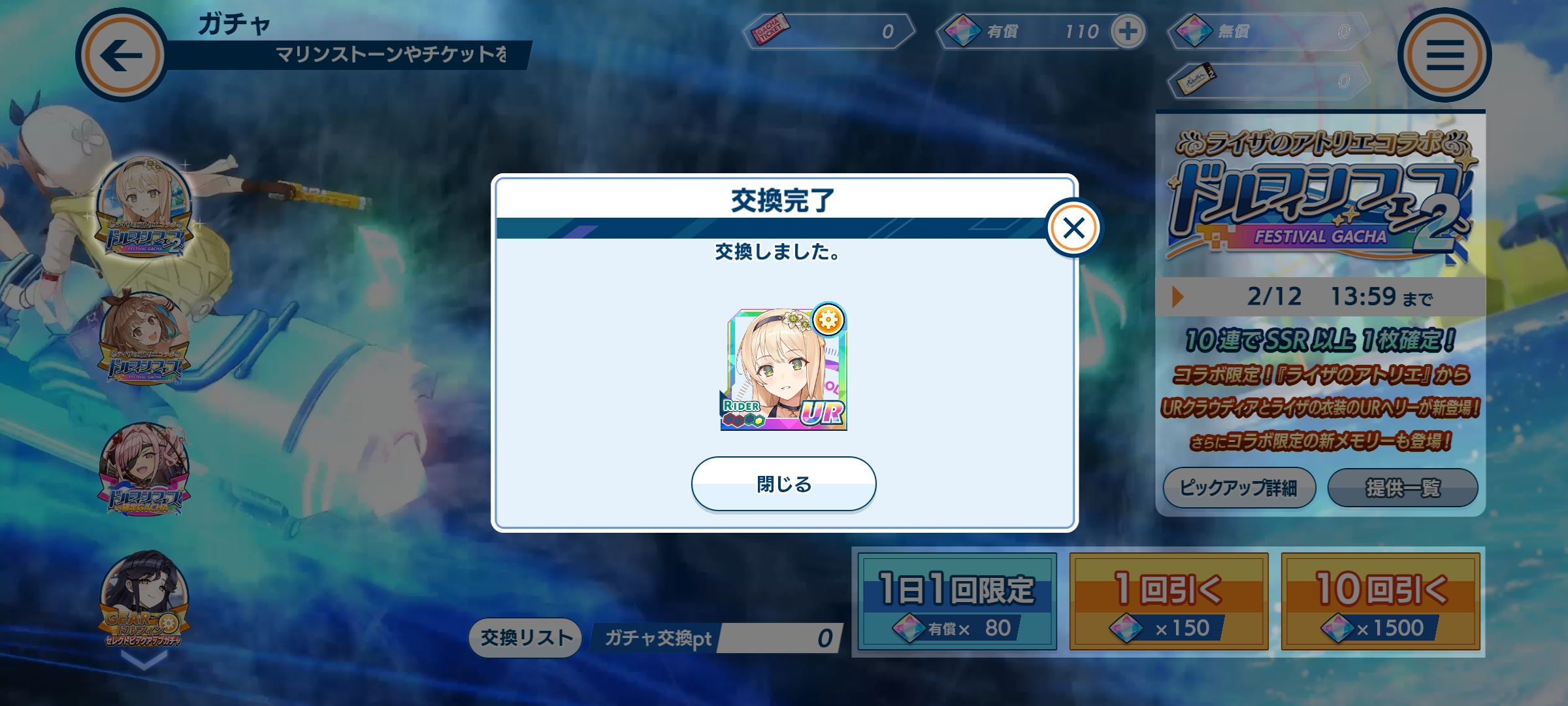Select the brown-haired girl festival banner
1568x706 pixels.
[x=144, y=338]
